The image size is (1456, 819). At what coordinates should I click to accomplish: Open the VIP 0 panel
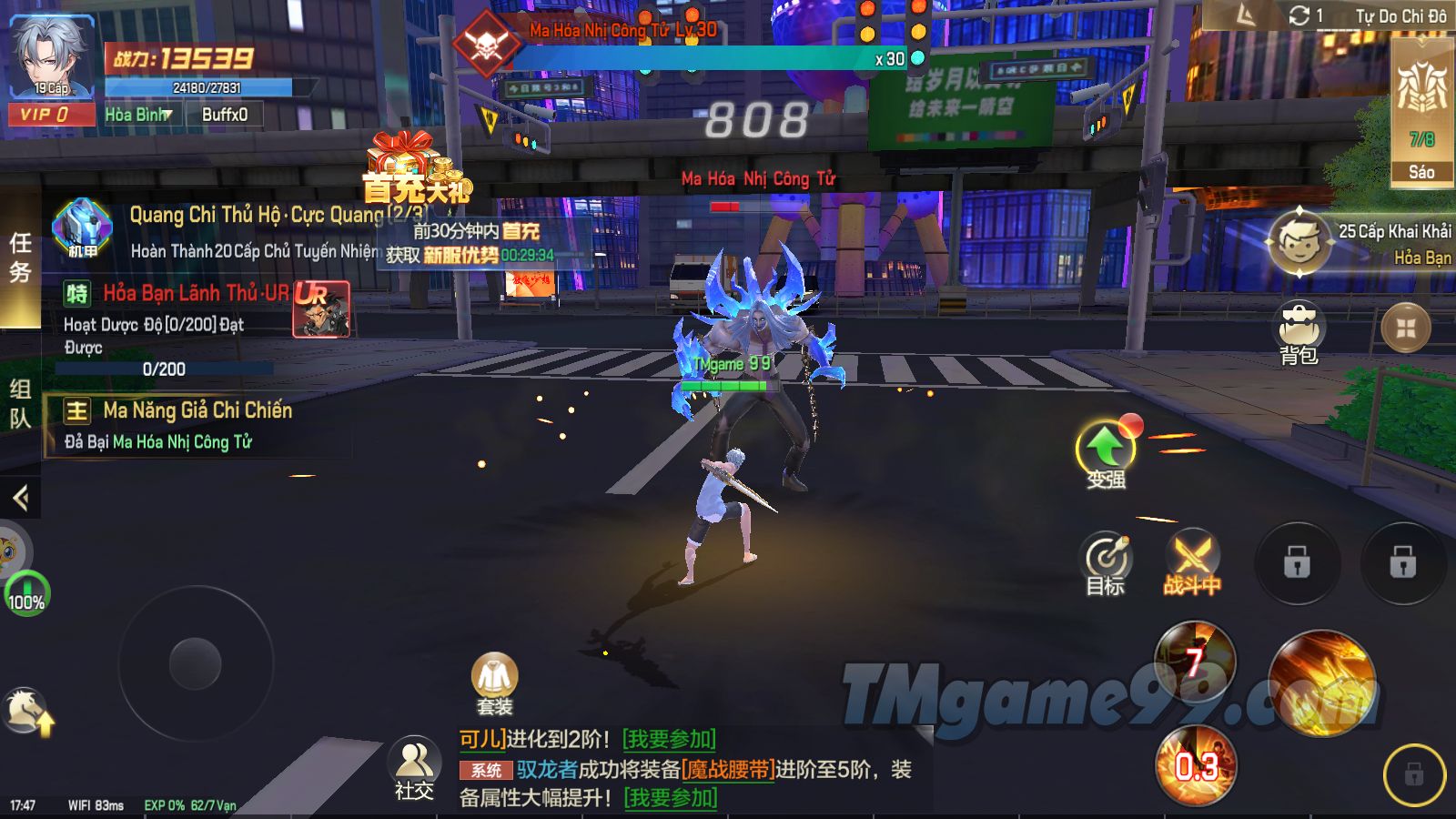coord(51,115)
